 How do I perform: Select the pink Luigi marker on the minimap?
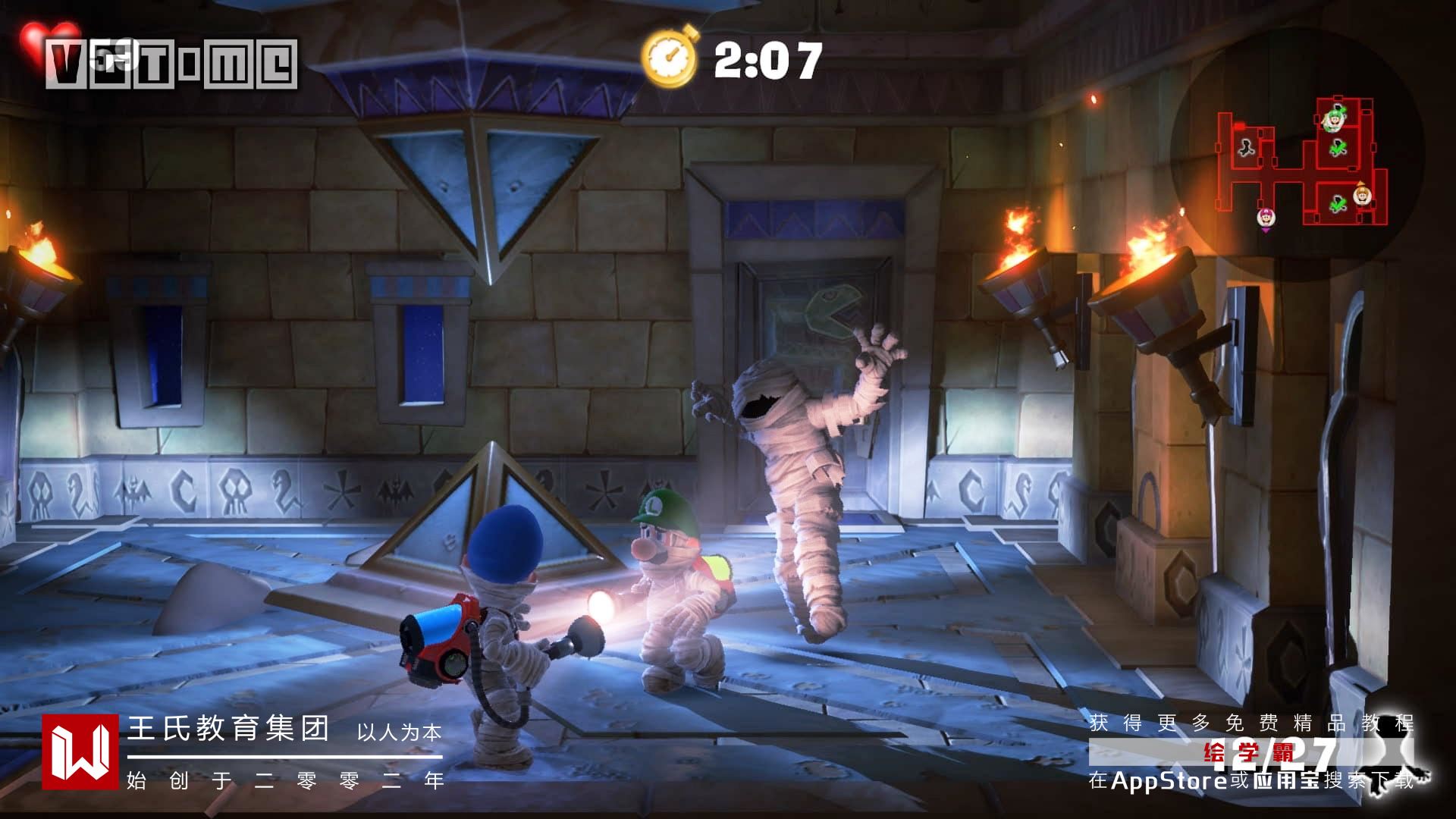point(1265,218)
